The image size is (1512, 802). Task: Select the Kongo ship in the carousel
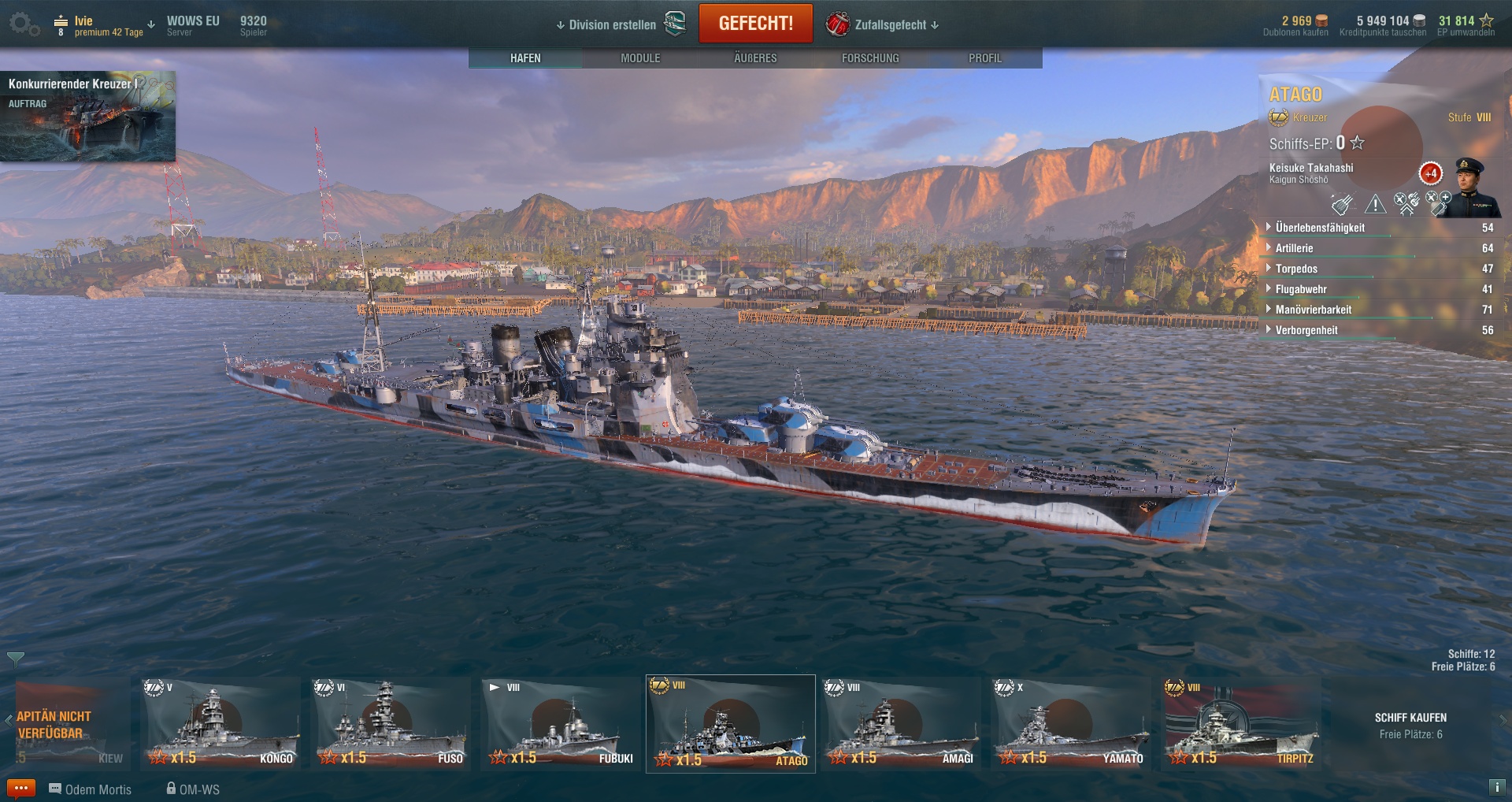pyautogui.click(x=220, y=723)
